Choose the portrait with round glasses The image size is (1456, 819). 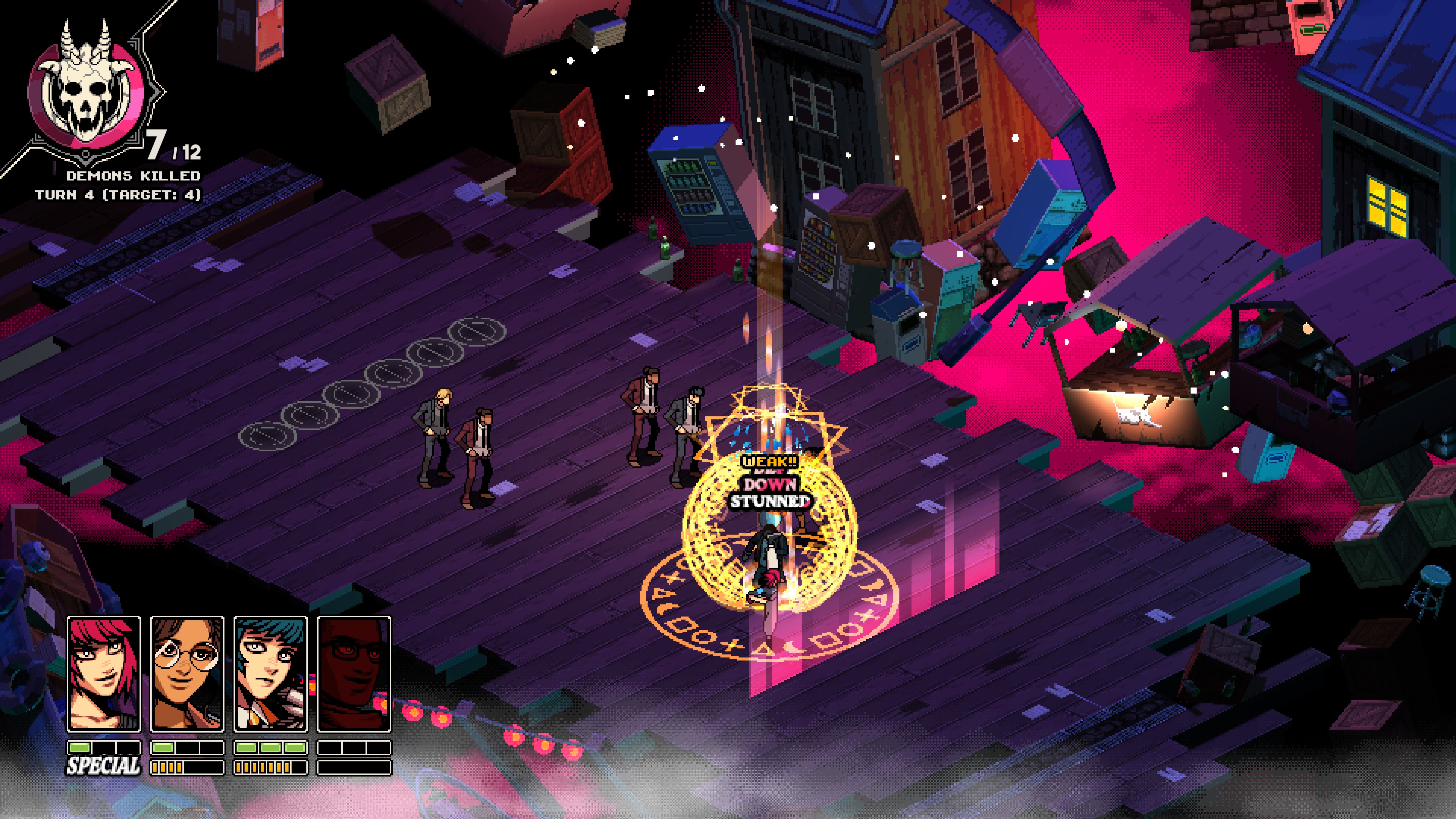point(187,674)
